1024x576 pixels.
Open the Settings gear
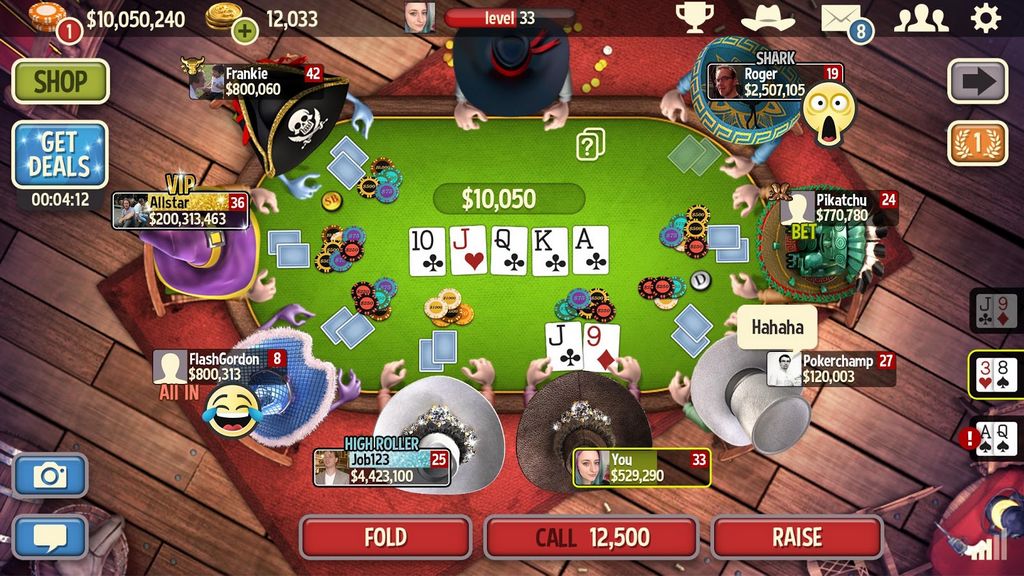pyautogui.click(x=986, y=18)
